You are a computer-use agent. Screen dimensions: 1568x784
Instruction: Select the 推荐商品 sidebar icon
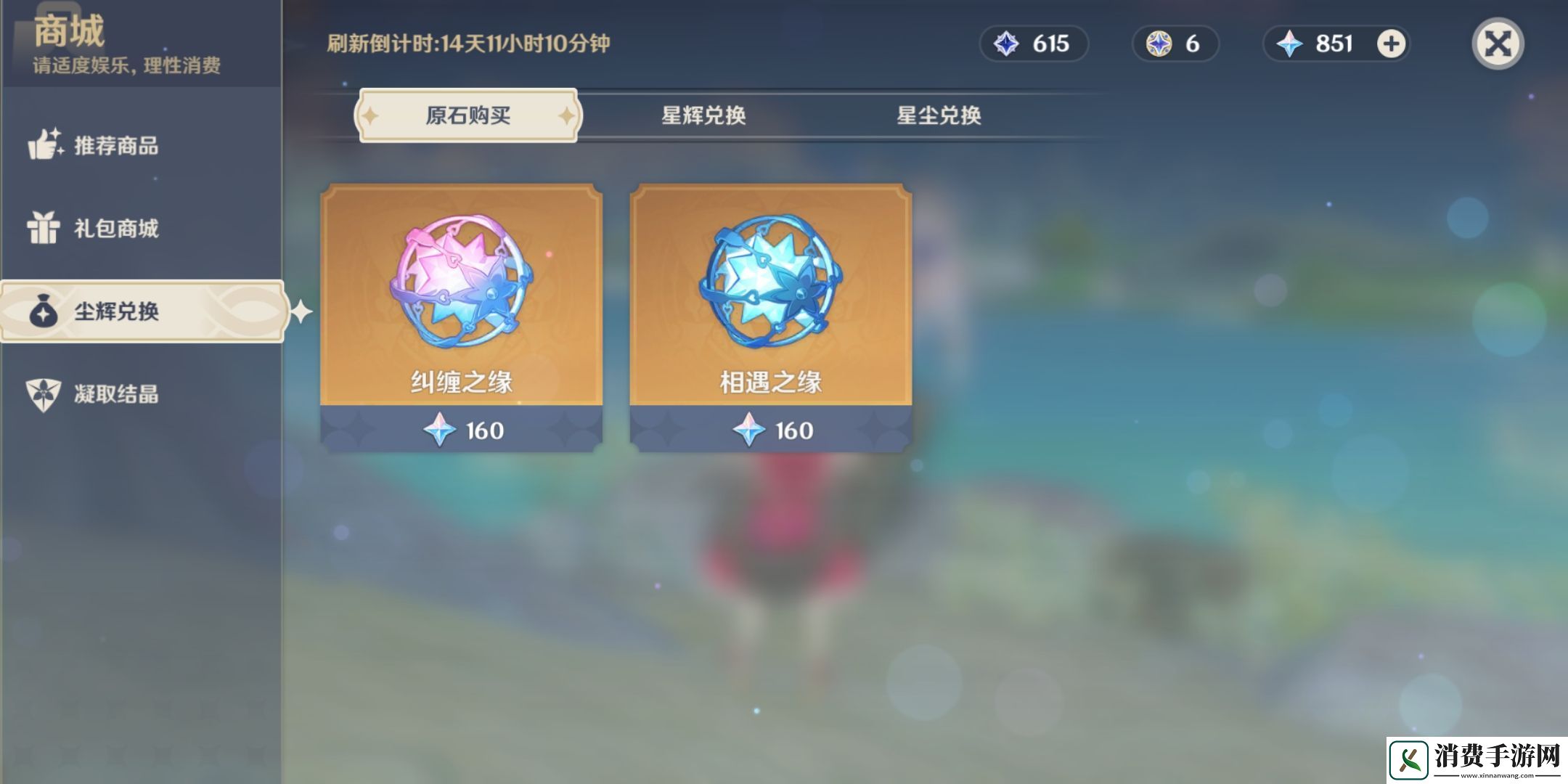coord(48,147)
